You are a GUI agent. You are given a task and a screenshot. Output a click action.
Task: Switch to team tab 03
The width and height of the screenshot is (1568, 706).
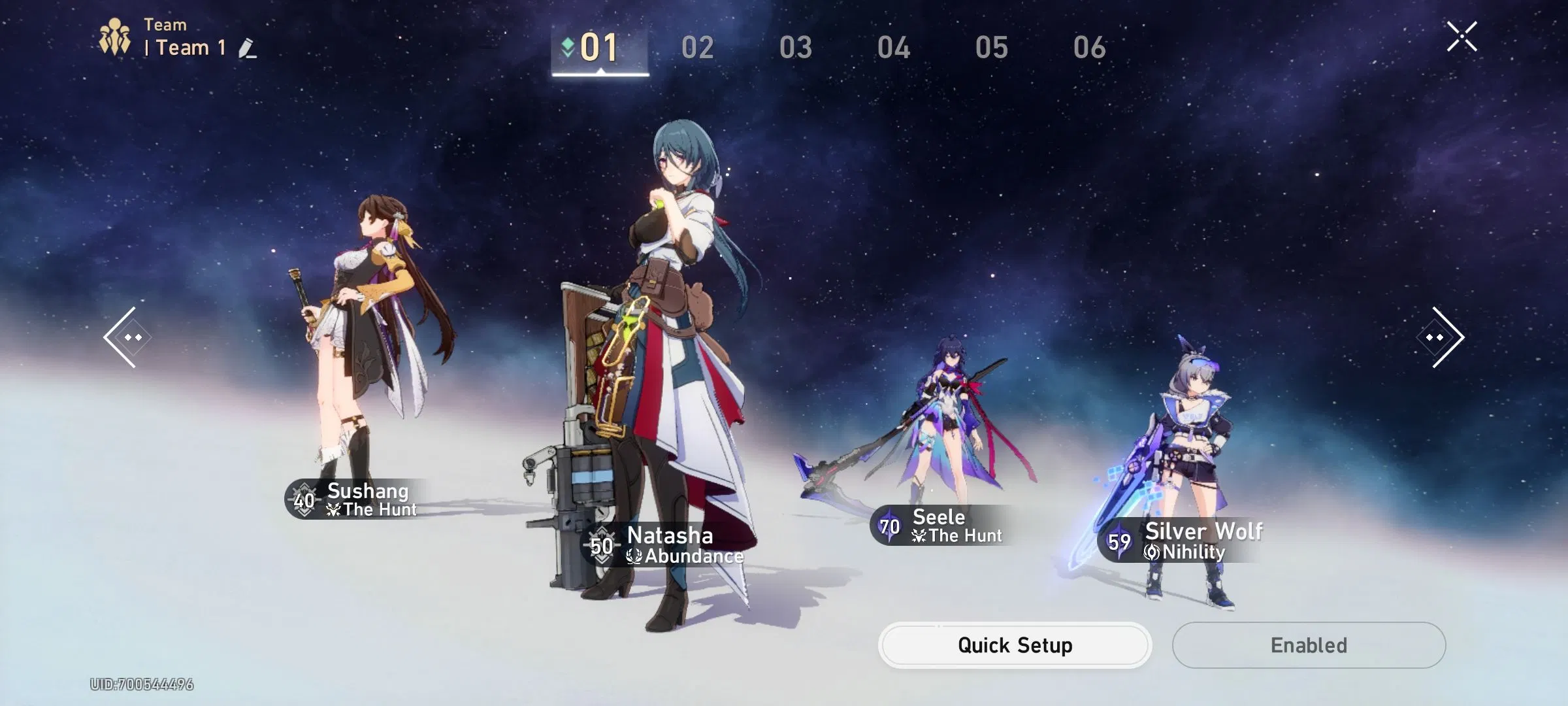pos(796,47)
